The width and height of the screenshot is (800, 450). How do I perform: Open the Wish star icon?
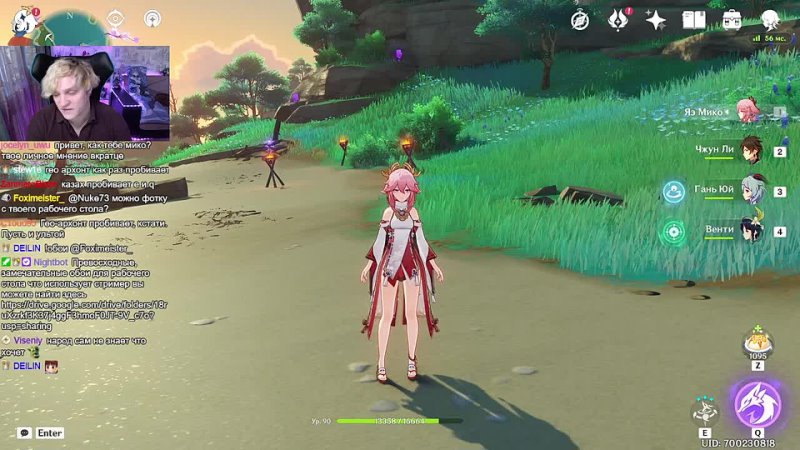click(x=656, y=19)
